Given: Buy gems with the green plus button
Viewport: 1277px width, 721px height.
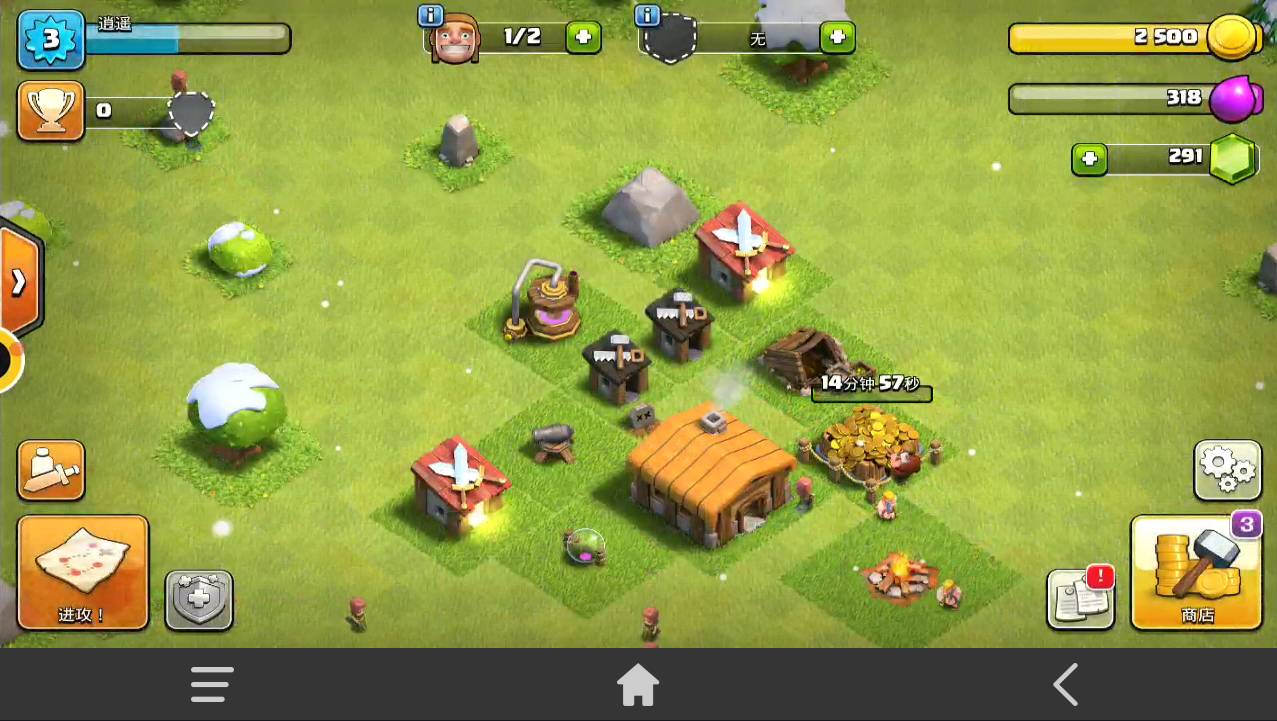Looking at the screenshot, I should click(1089, 159).
